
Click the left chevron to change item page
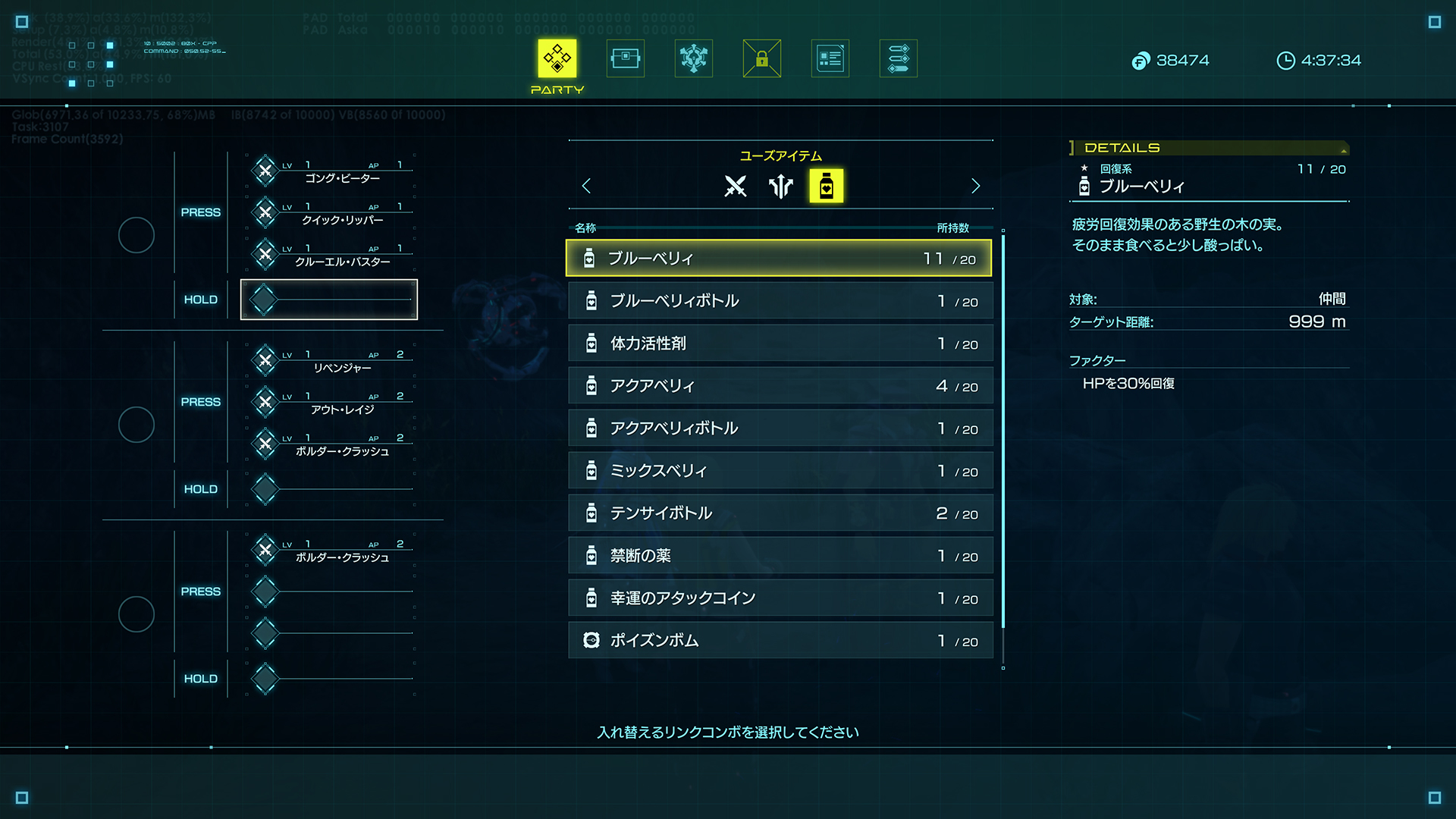point(586,186)
